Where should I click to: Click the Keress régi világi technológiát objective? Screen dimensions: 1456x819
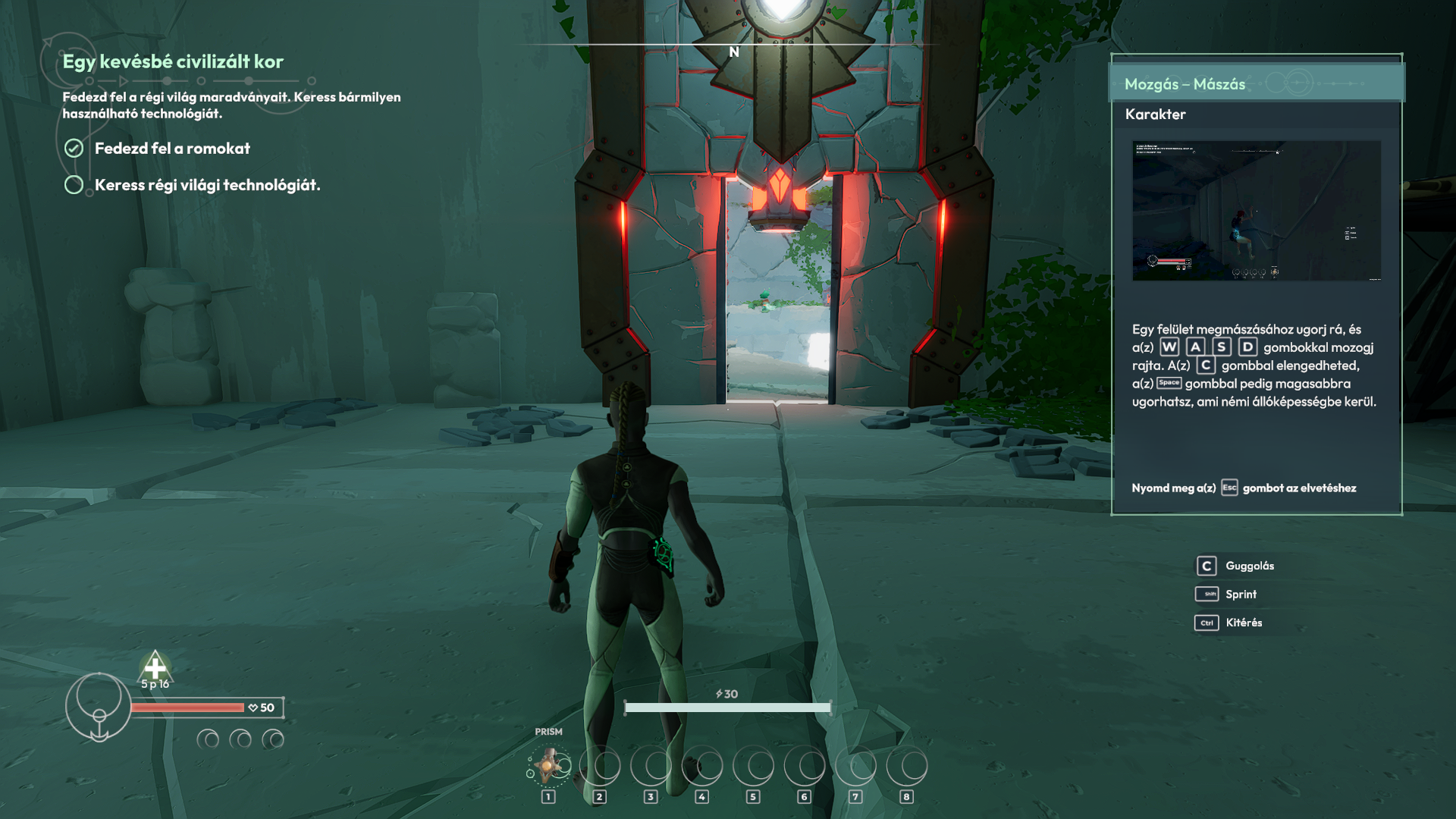point(207,185)
